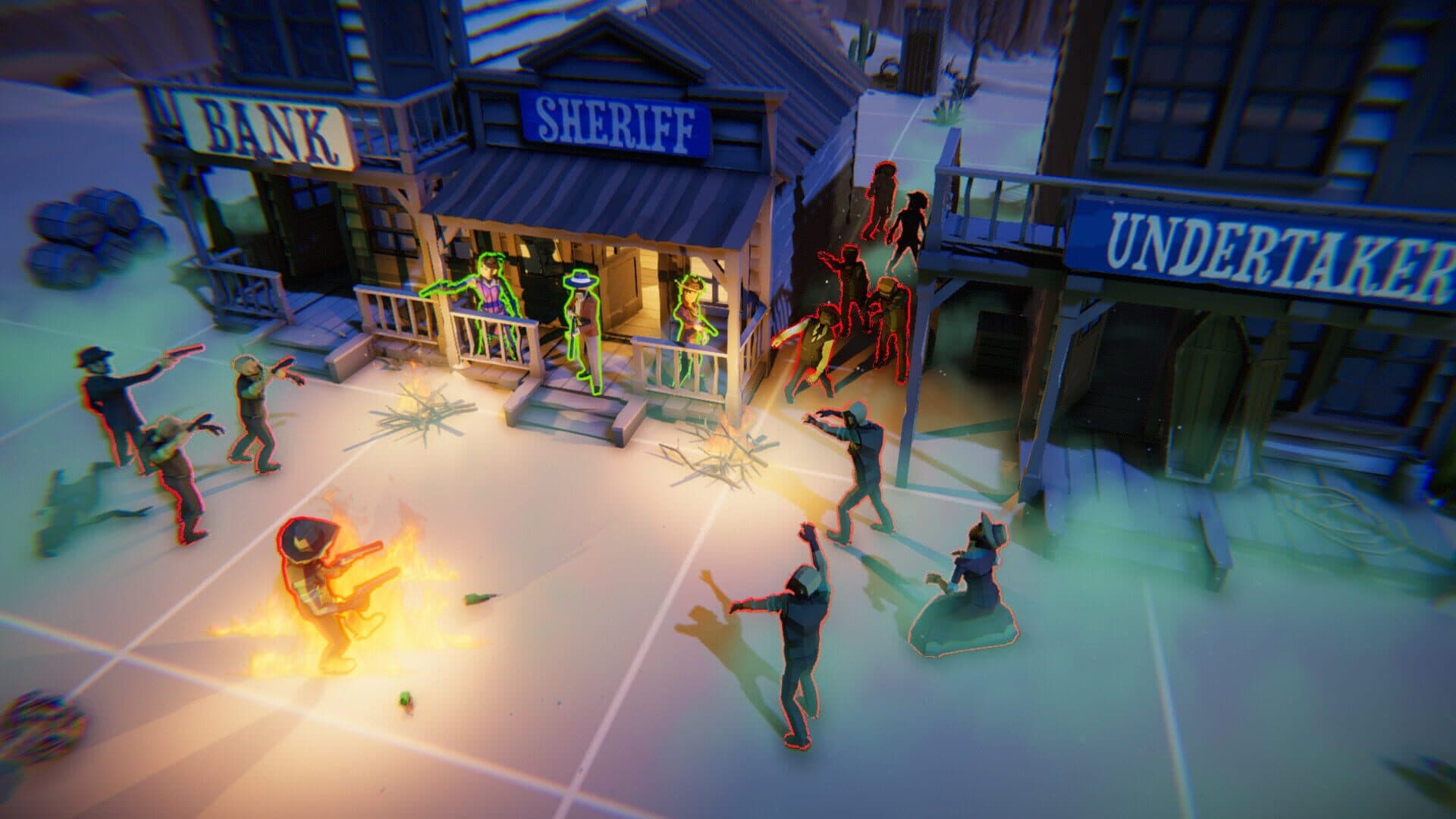Select the green-outlined man in the white hat
Screen dimensions: 1456x819
click(x=582, y=326)
